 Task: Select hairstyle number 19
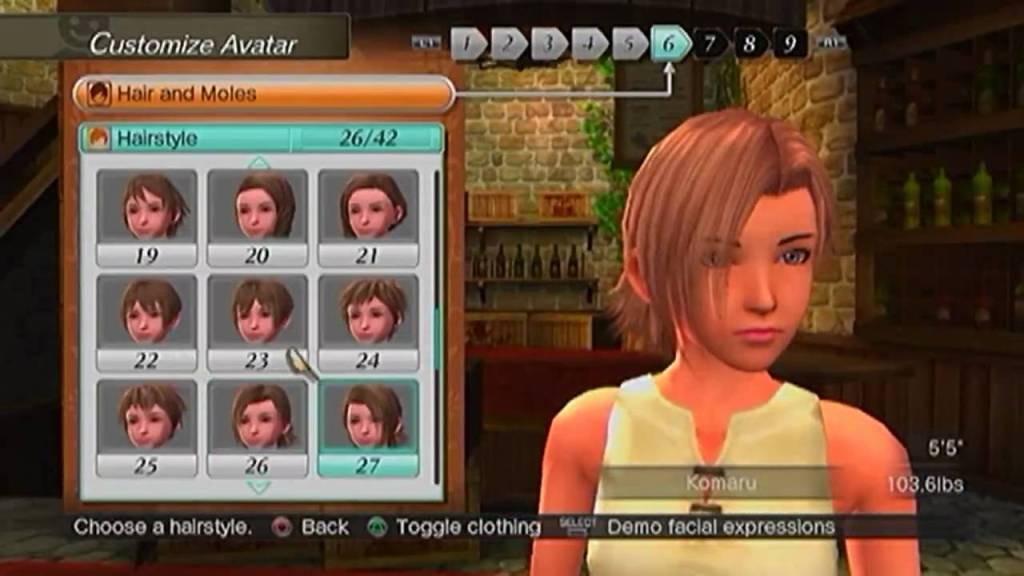[x=146, y=216]
